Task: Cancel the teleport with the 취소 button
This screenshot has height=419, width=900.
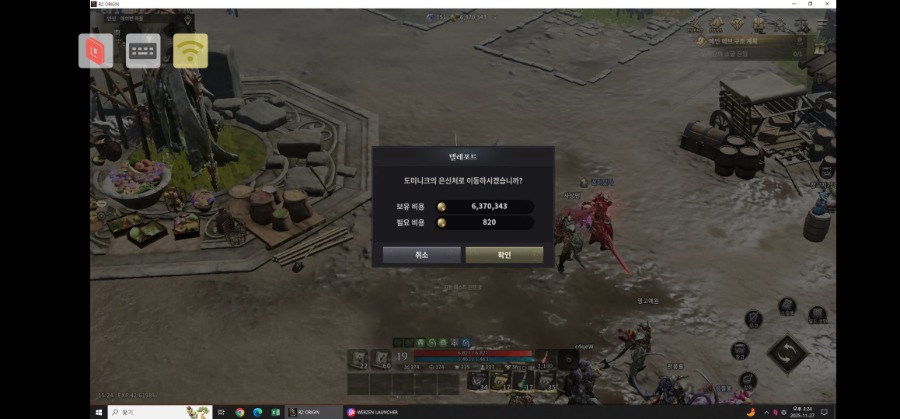Action: (421, 255)
